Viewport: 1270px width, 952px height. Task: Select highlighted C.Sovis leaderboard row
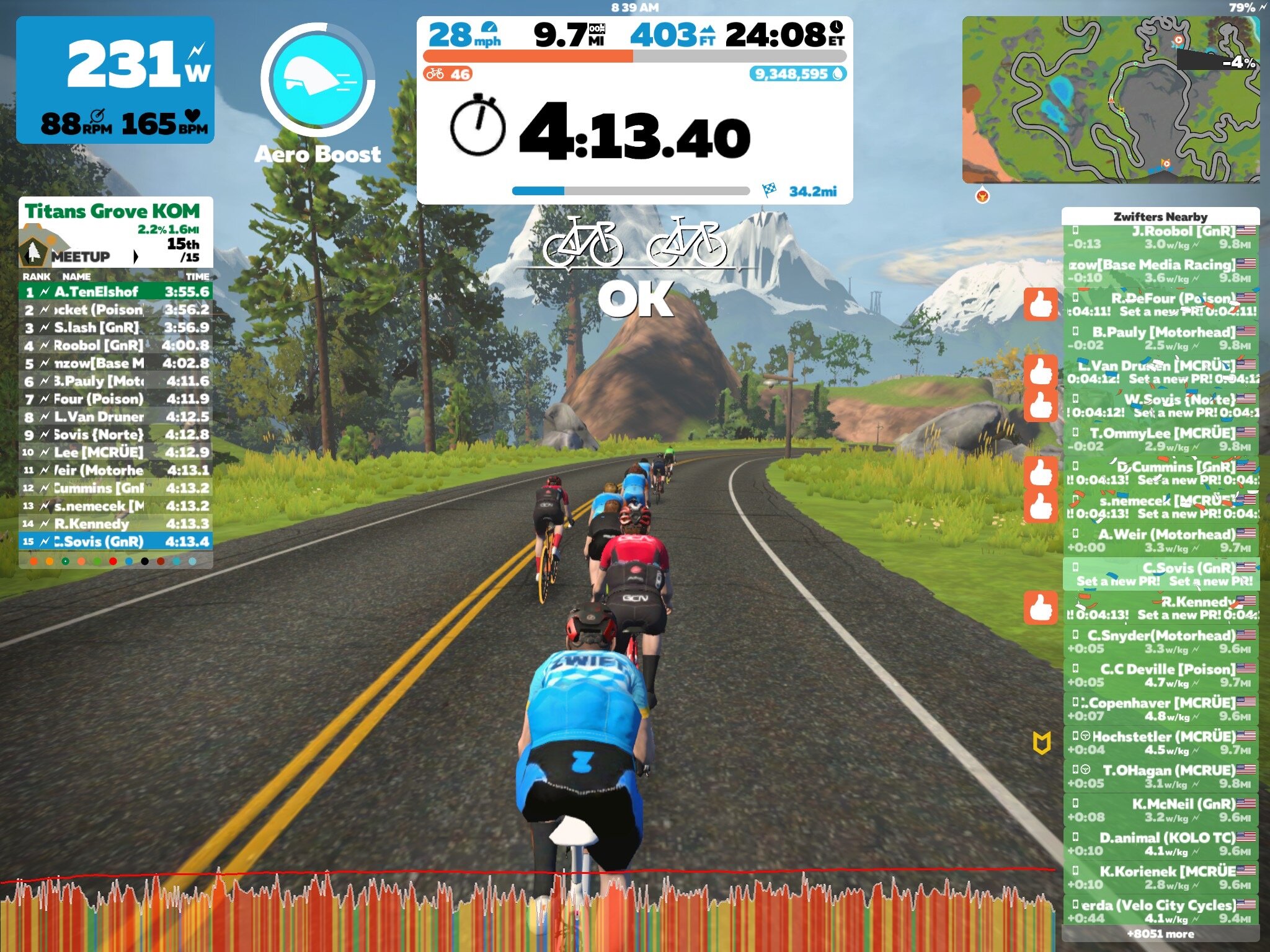[115, 541]
